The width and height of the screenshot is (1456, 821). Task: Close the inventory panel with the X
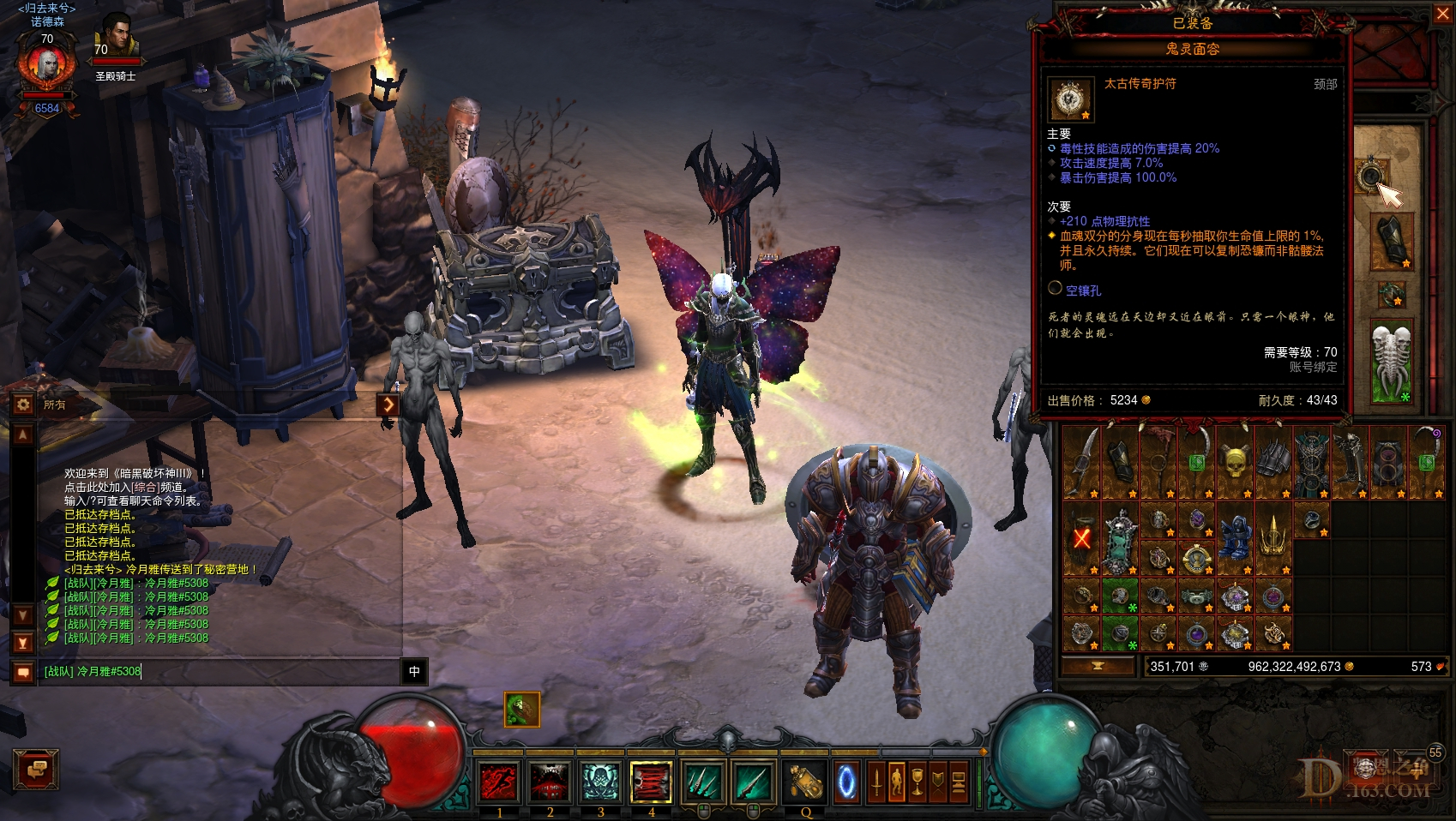(x=1441, y=14)
